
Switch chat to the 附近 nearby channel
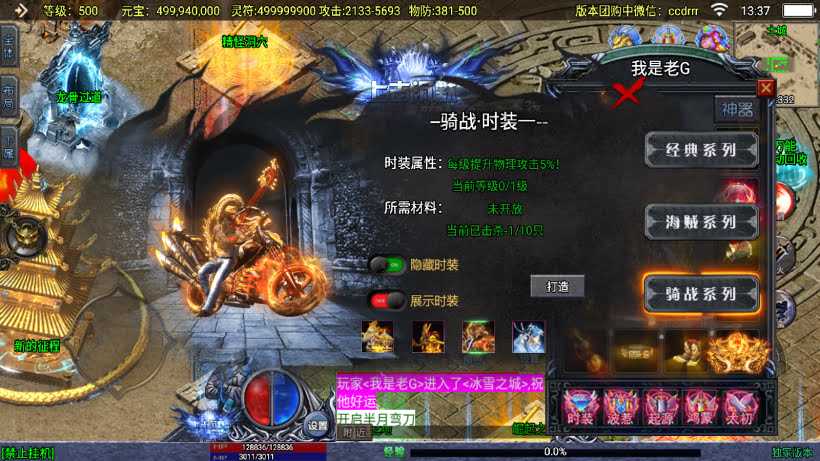coord(354,433)
